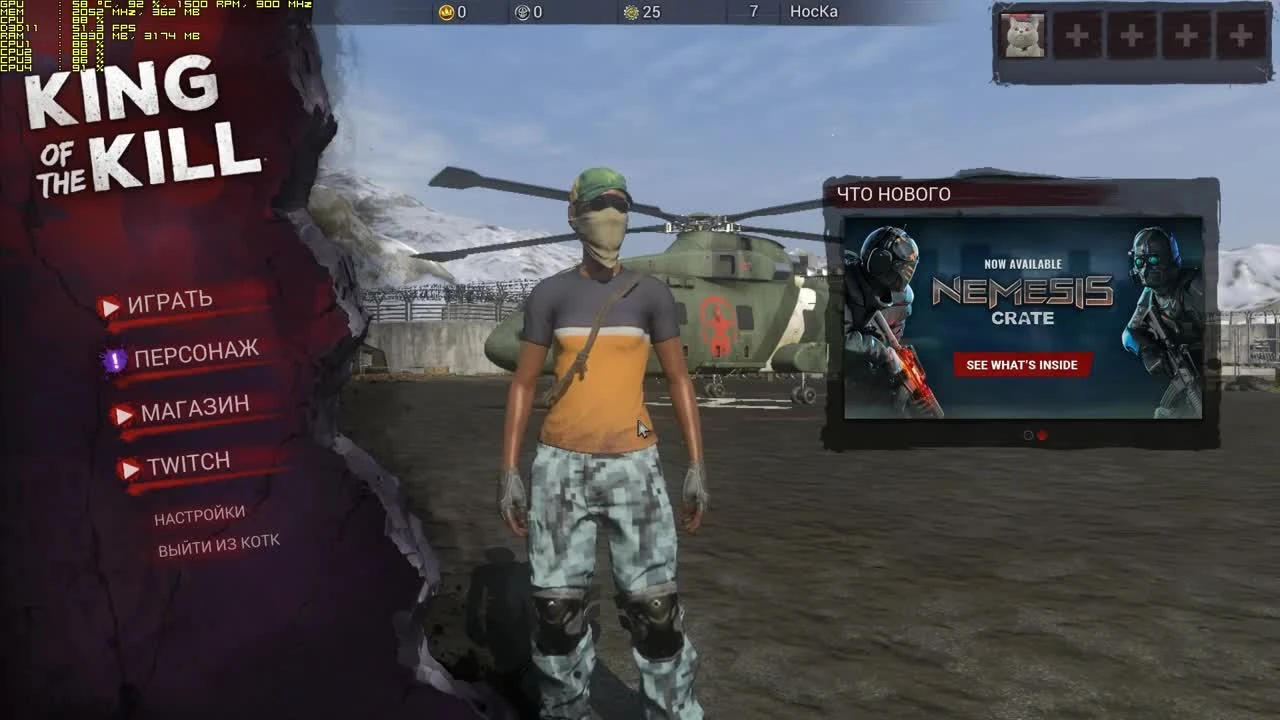Click the cat avatar thumbnail in party slots

point(1021,34)
